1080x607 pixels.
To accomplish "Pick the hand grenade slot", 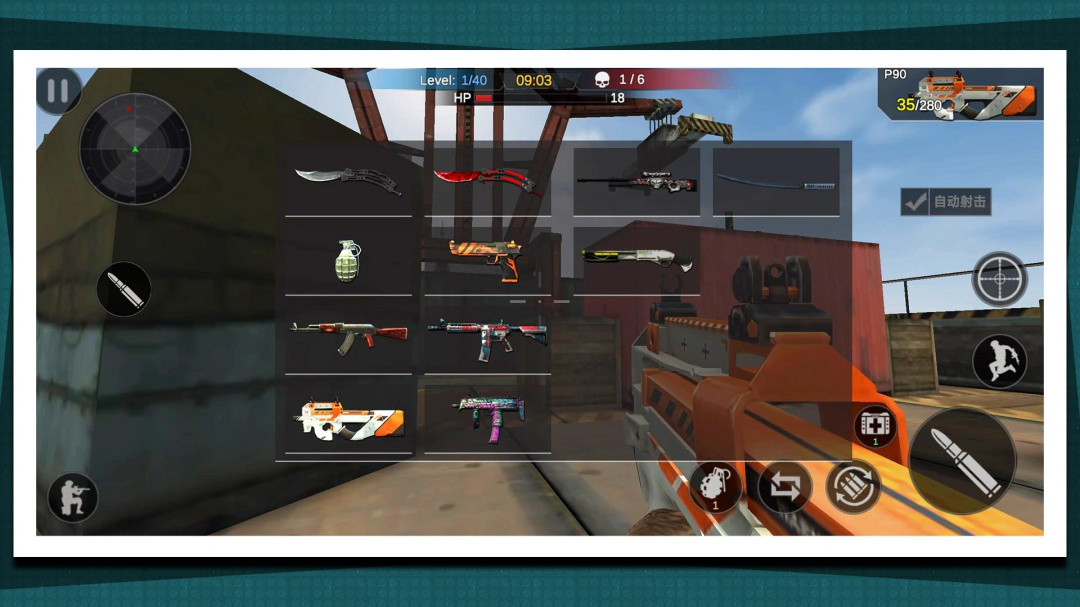I will (348, 260).
